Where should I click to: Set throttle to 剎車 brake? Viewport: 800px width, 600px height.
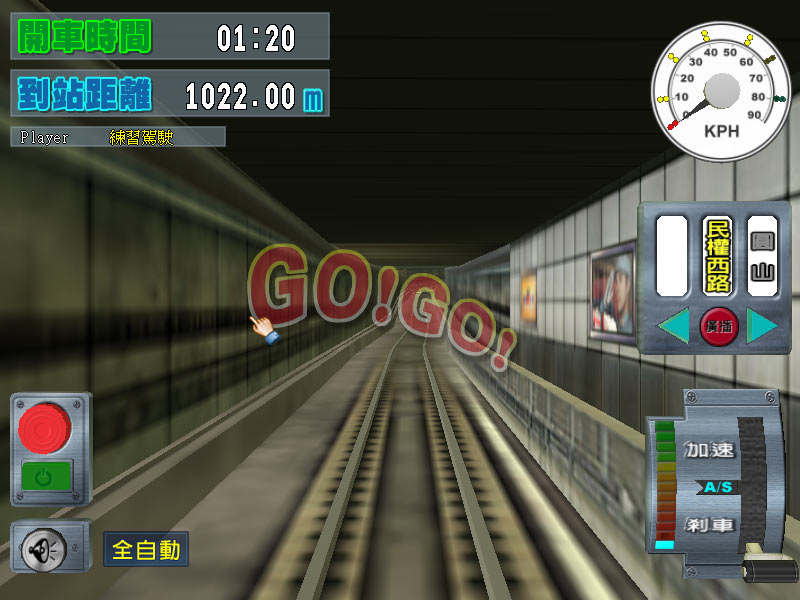709,524
